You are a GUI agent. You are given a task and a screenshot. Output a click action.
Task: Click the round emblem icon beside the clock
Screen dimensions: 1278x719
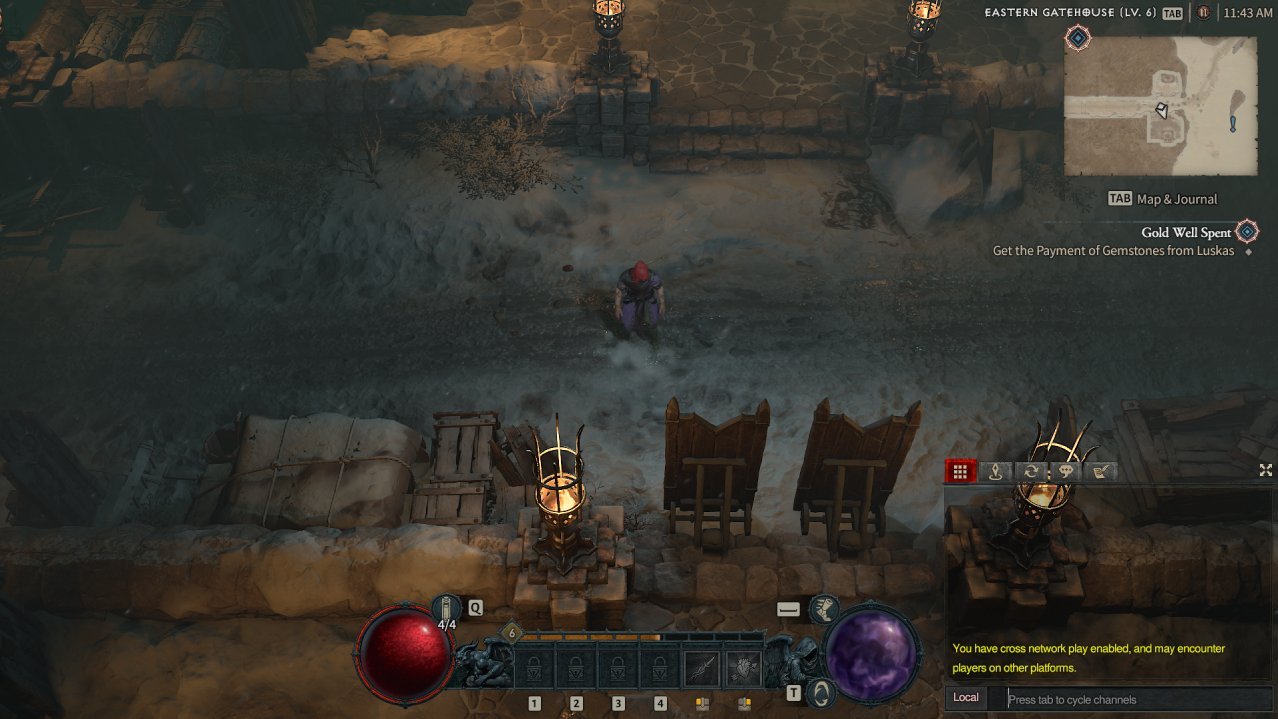[1204, 13]
